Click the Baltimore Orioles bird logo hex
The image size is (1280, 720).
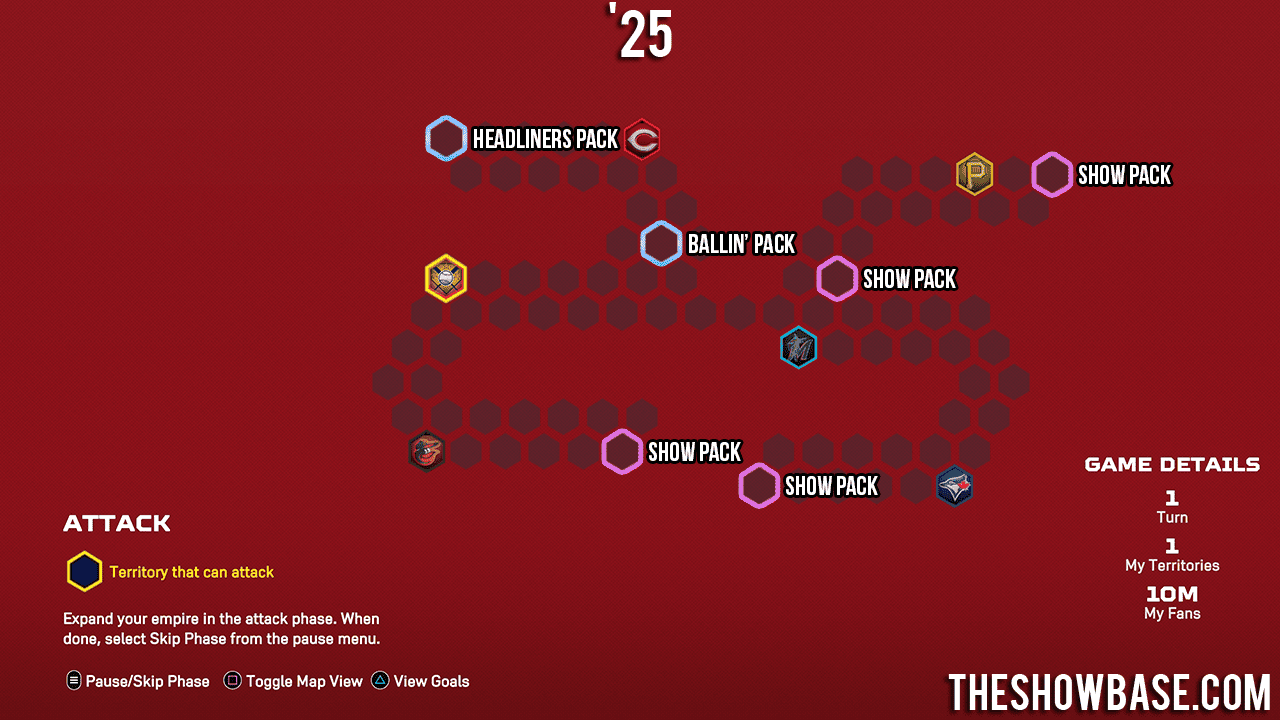pyautogui.click(x=427, y=451)
